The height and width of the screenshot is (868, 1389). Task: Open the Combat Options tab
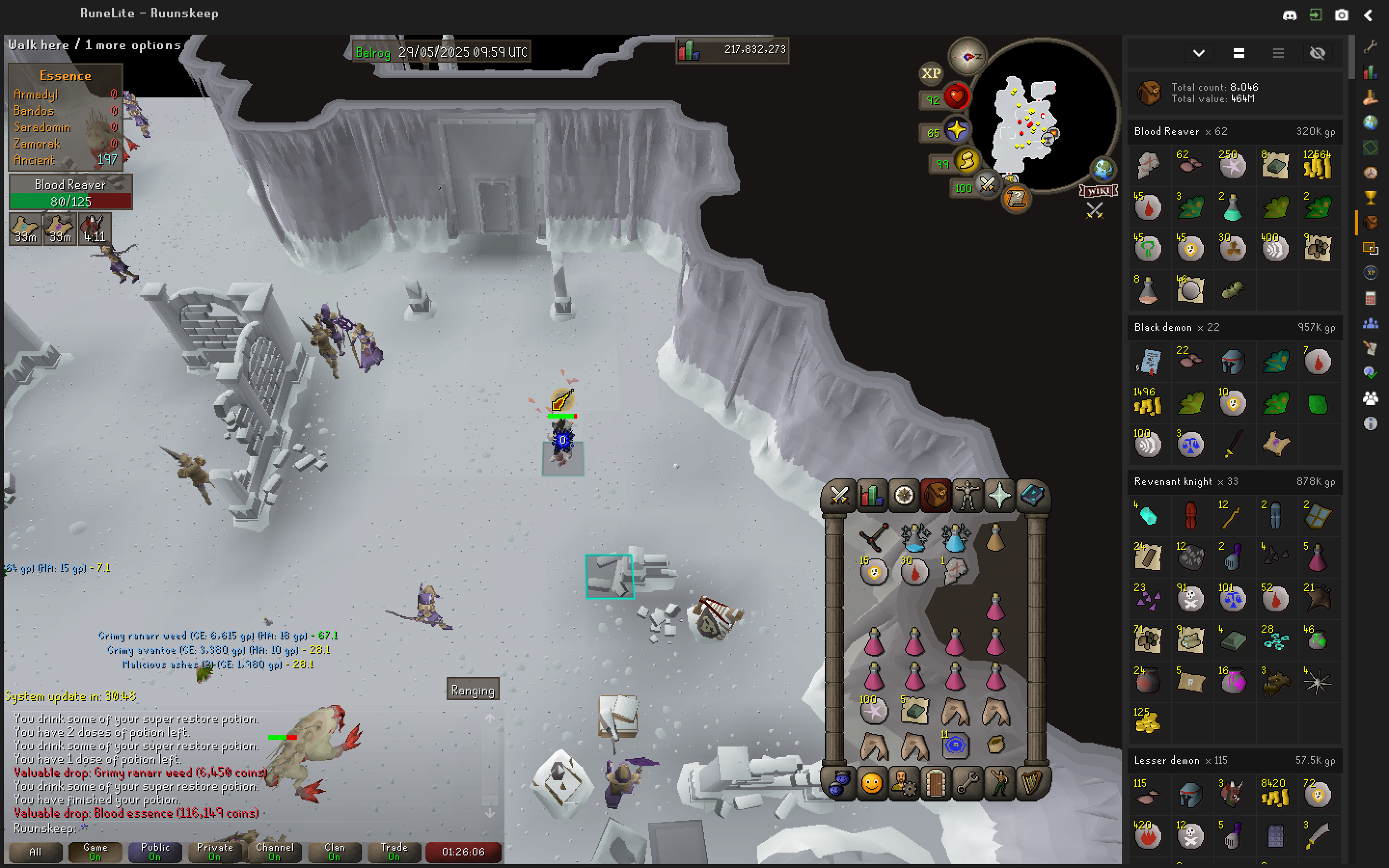point(839,495)
